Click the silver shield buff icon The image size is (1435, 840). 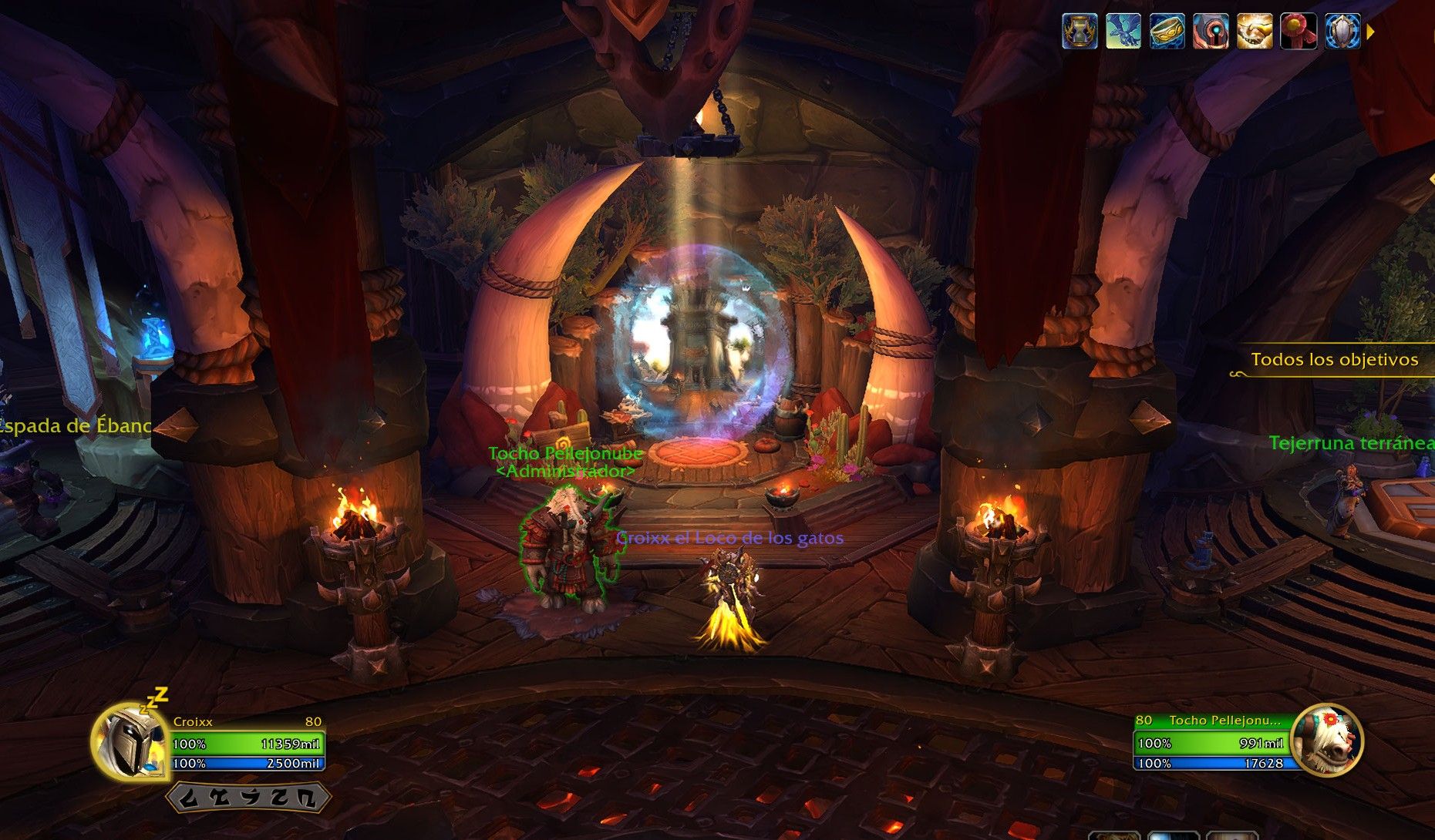point(1342,32)
